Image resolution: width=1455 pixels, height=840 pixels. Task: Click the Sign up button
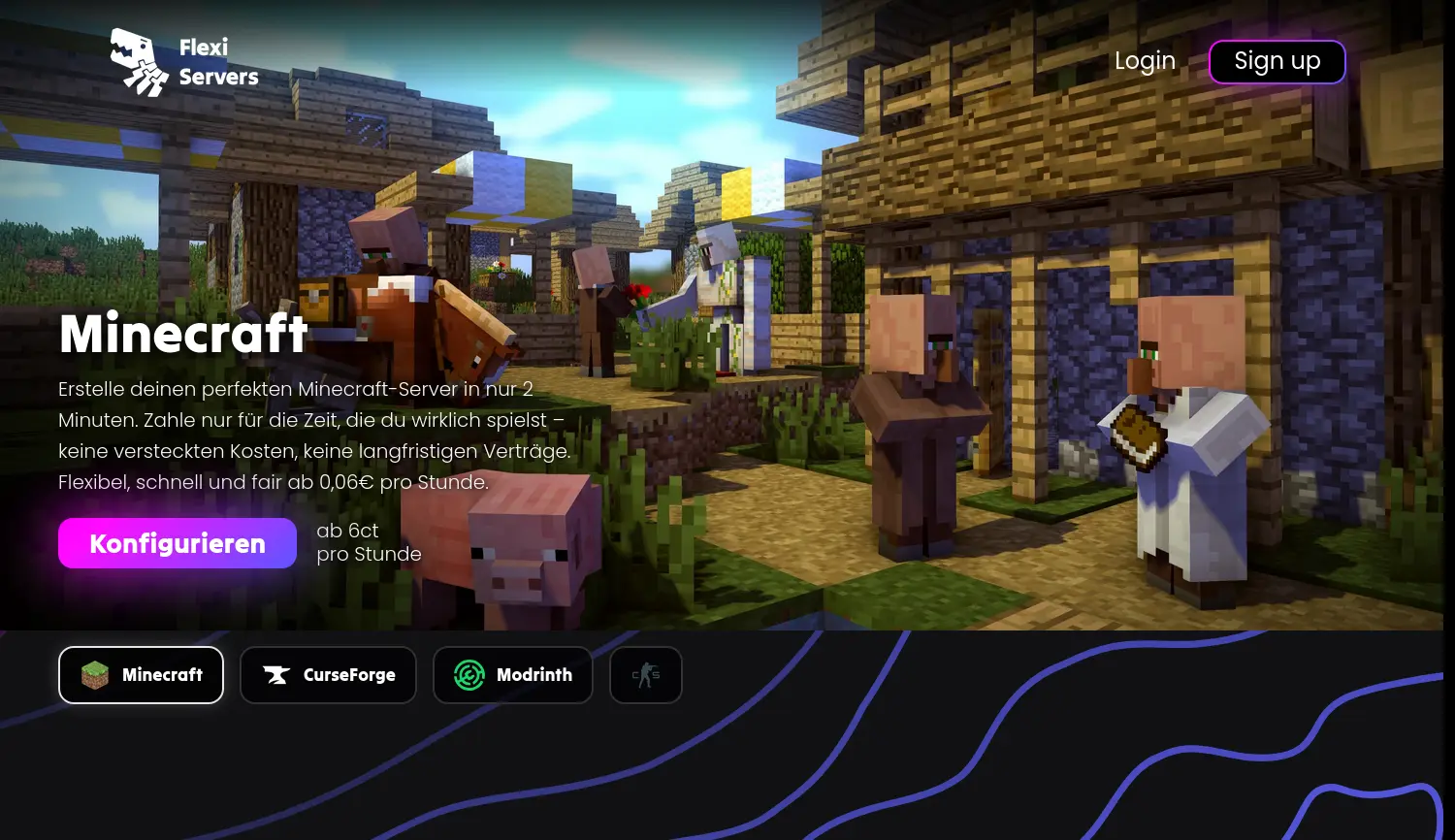[1277, 62]
